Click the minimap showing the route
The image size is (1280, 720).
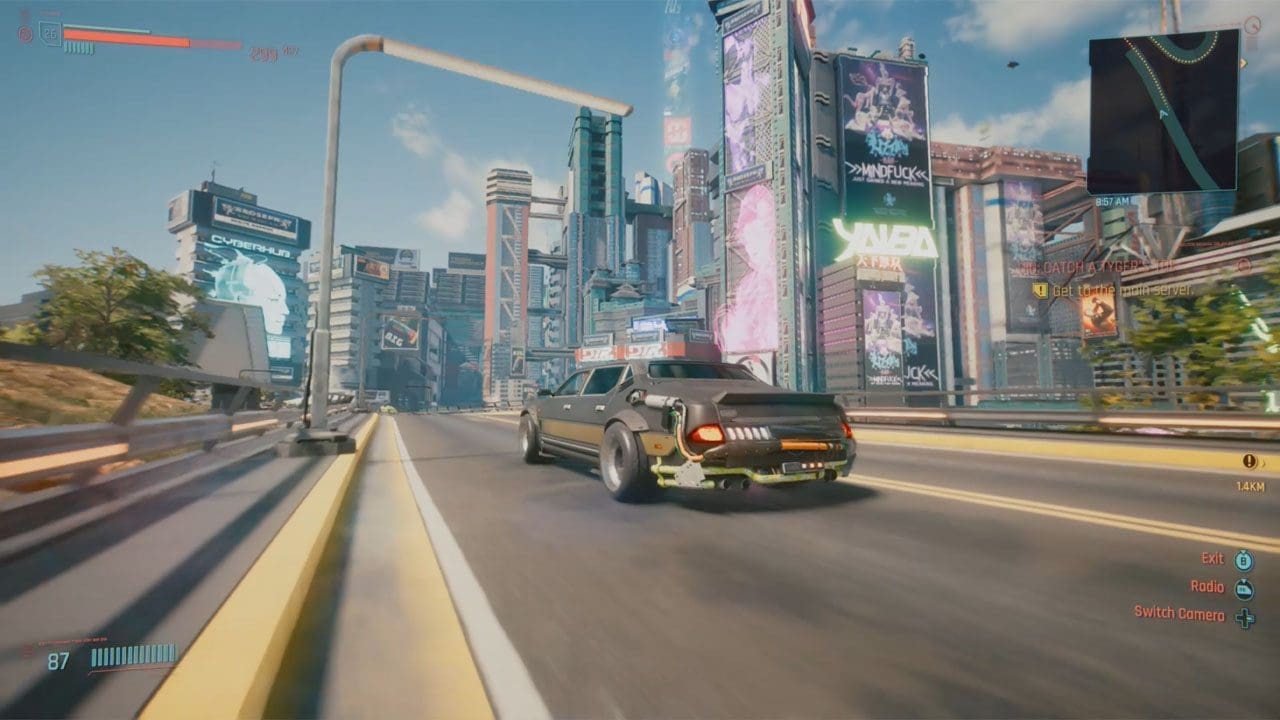pos(1163,111)
